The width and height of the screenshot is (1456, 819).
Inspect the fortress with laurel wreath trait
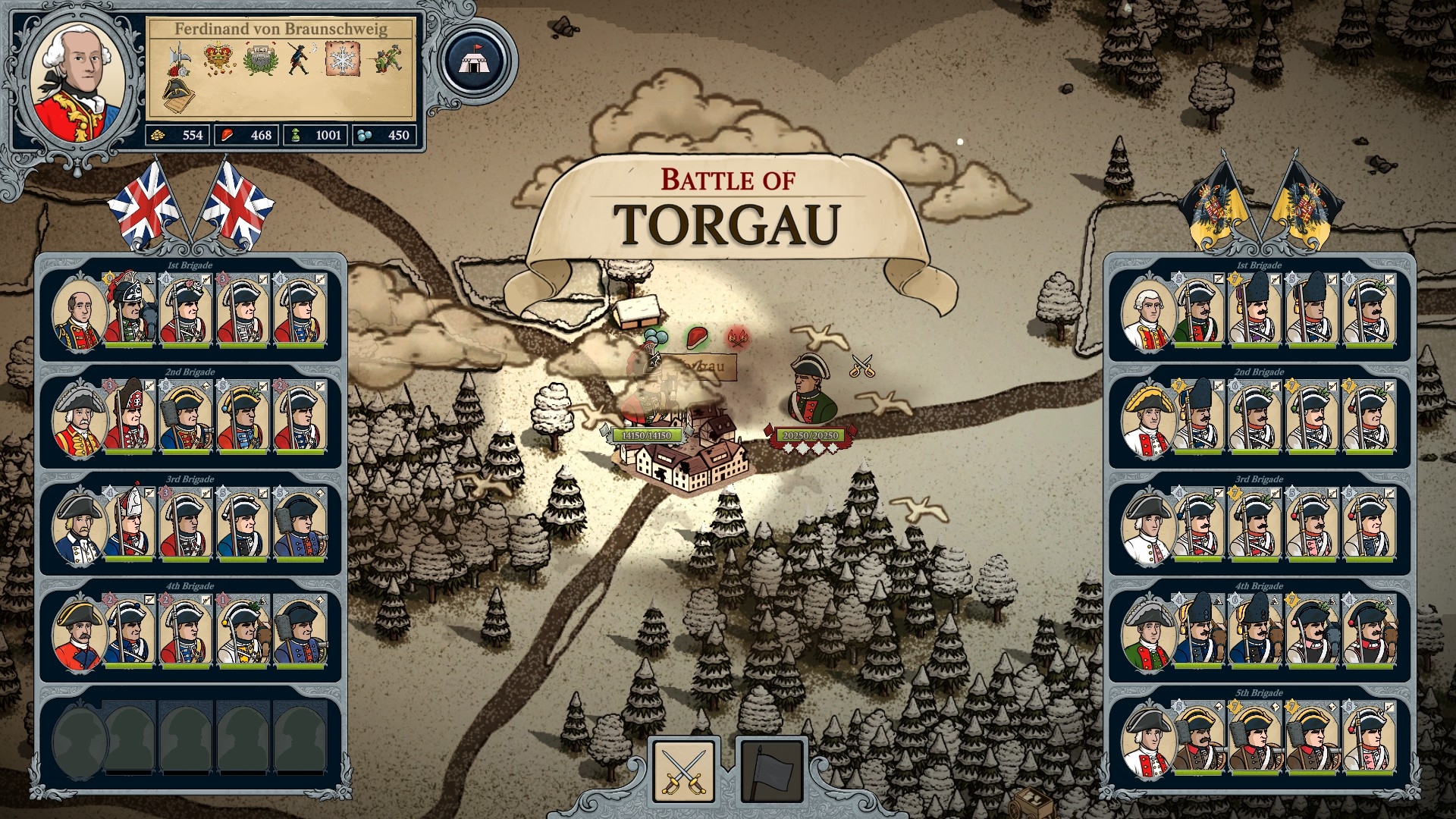click(260, 59)
